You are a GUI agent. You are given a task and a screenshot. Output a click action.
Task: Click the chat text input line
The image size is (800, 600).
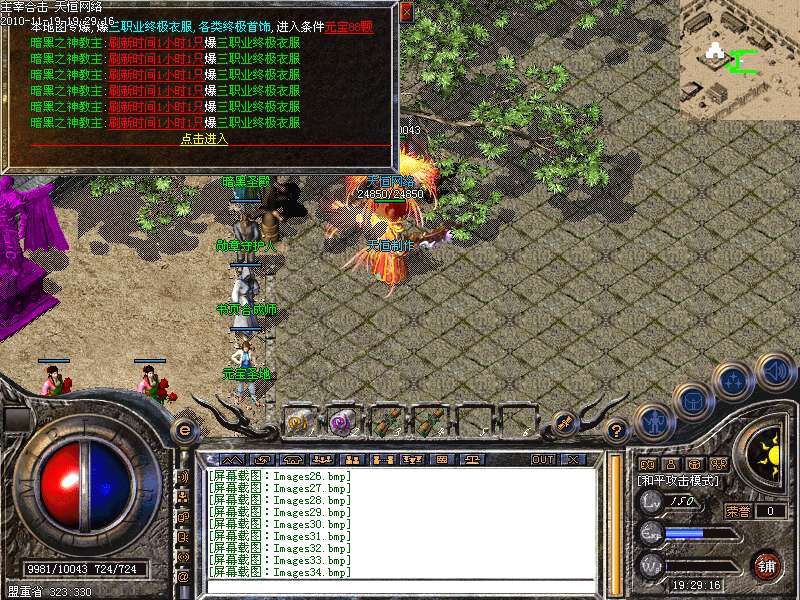pyautogui.click(x=400, y=585)
